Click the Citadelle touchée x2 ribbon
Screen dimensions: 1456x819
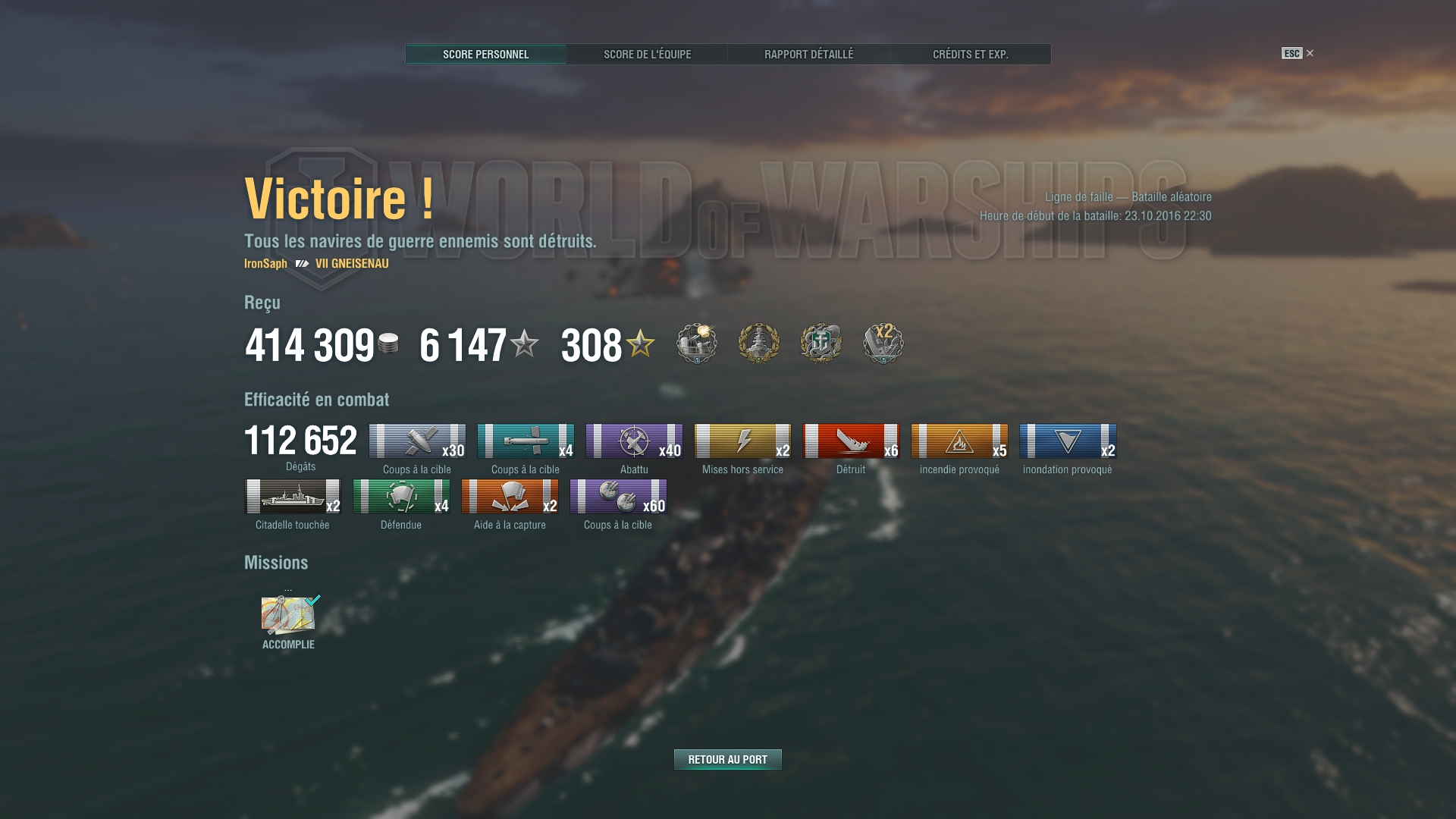click(293, 496)
